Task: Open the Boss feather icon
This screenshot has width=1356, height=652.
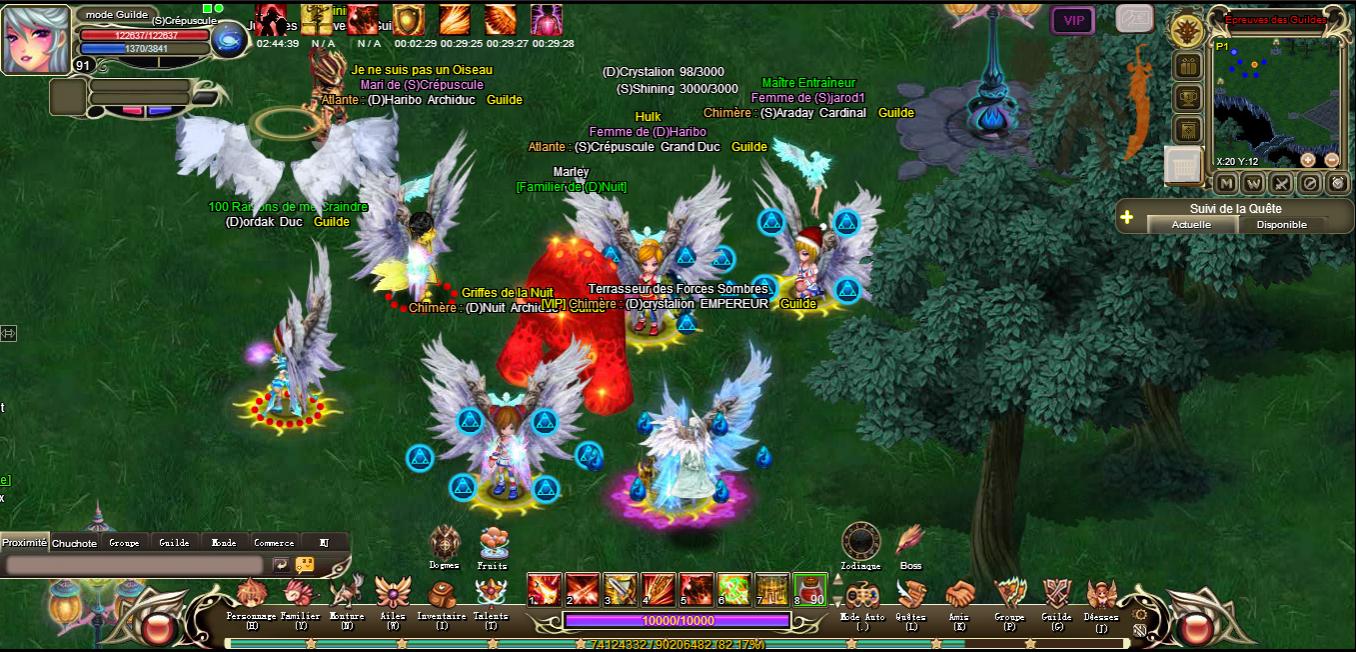Action: tap(910, 541)
